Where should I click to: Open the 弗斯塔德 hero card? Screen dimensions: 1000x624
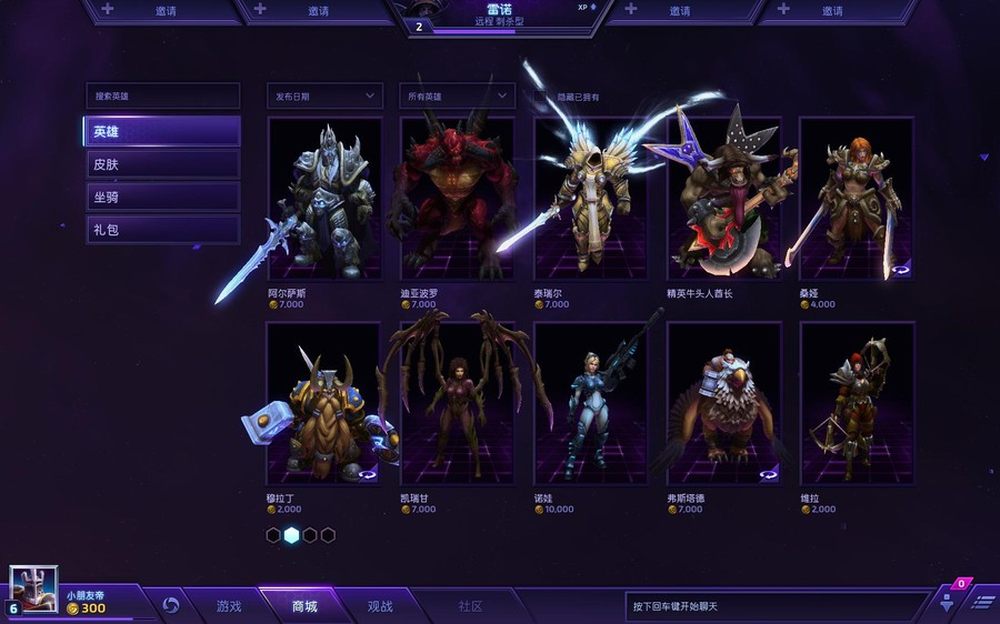click(723, 403)
